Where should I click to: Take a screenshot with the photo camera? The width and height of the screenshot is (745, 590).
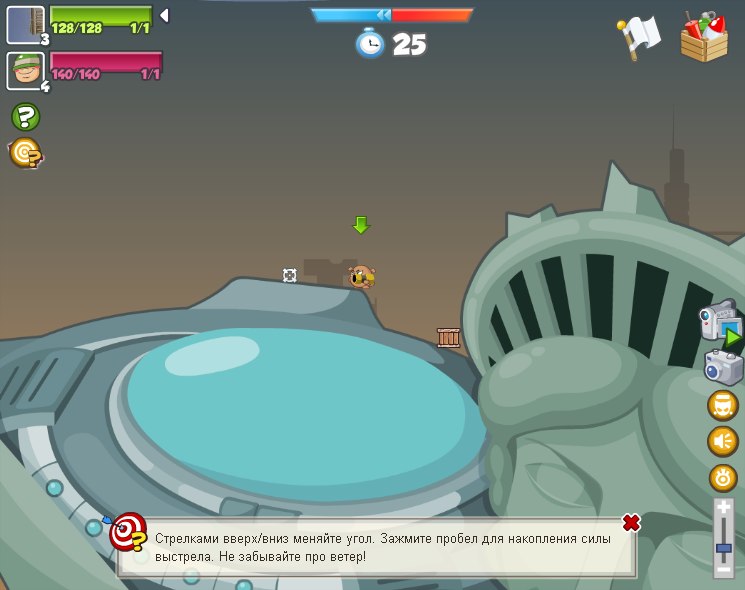723,367
